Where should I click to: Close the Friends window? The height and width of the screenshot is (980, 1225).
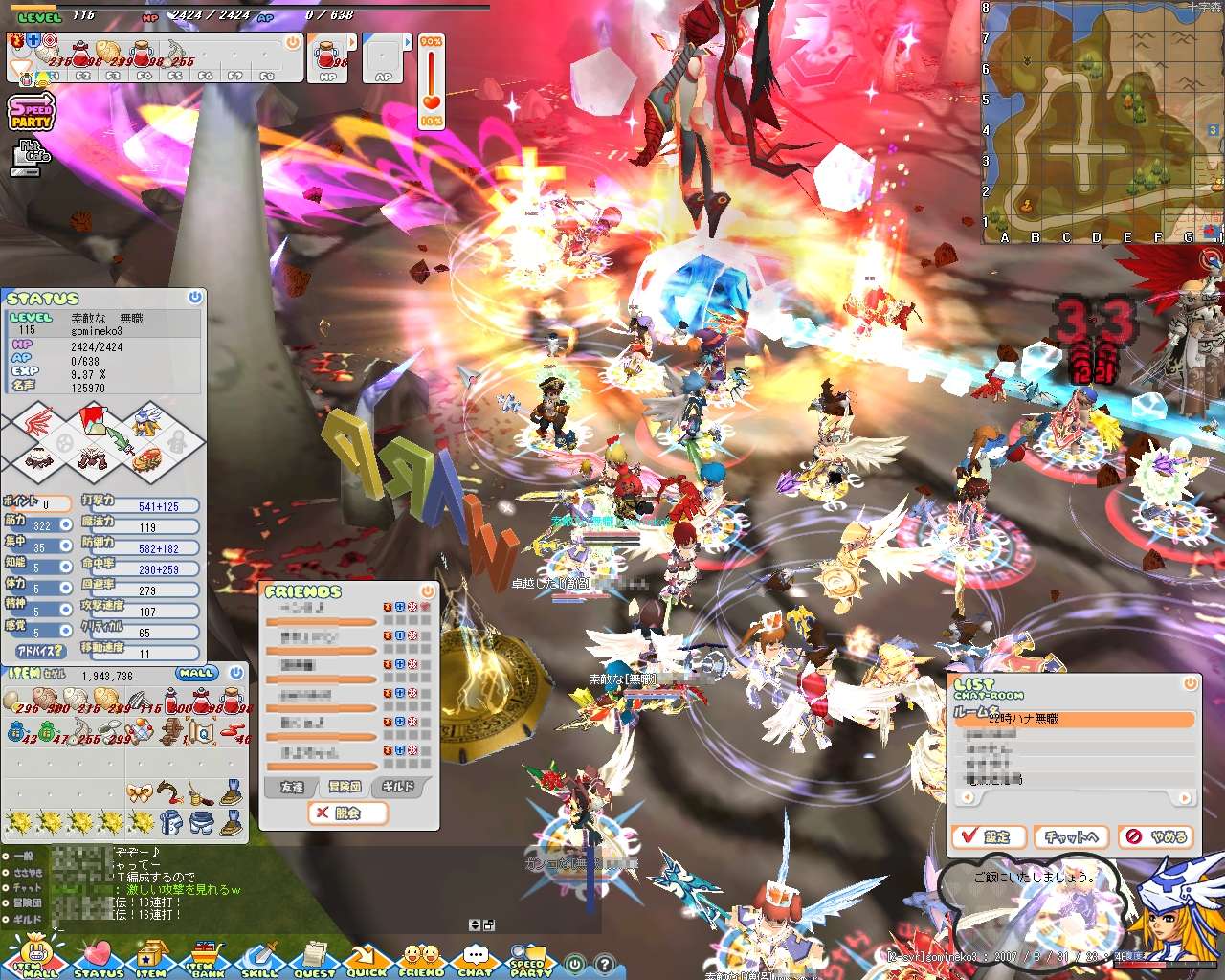pos(428,591)
